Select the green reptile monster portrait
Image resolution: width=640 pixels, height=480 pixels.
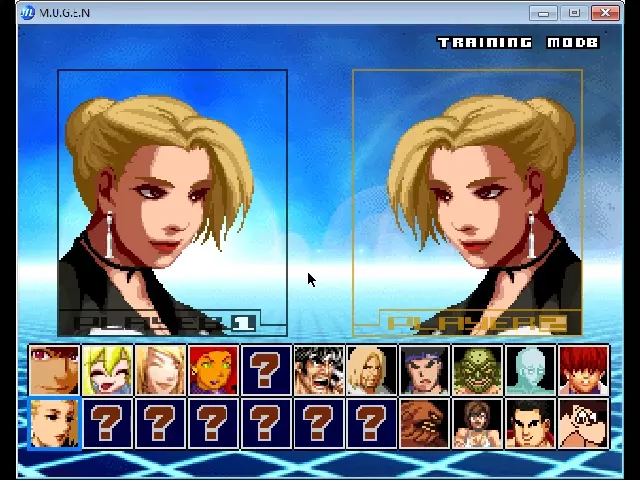(477, 370)
